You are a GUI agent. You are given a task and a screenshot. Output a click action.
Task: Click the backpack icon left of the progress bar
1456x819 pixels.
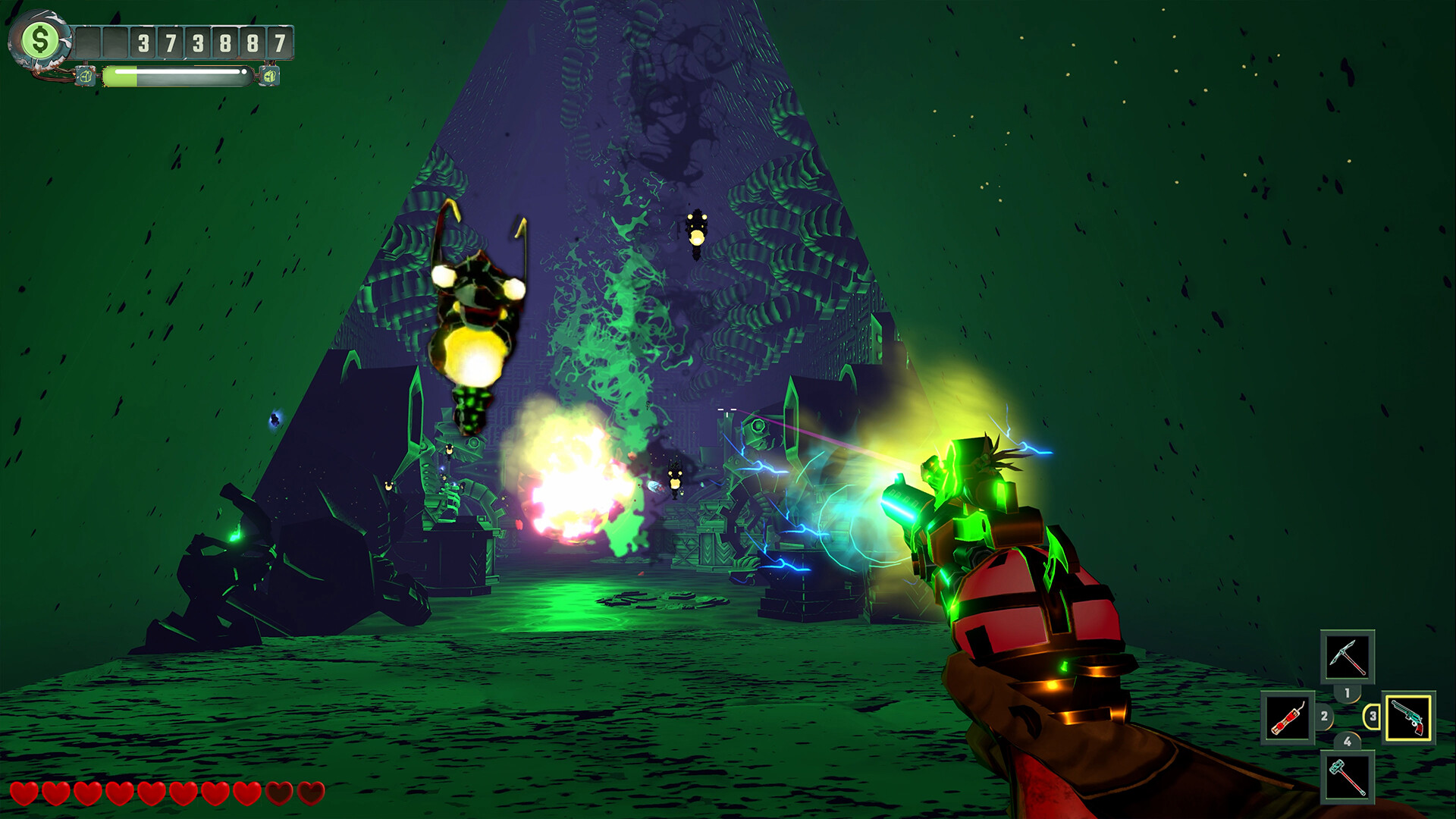[x=86, y=77]
